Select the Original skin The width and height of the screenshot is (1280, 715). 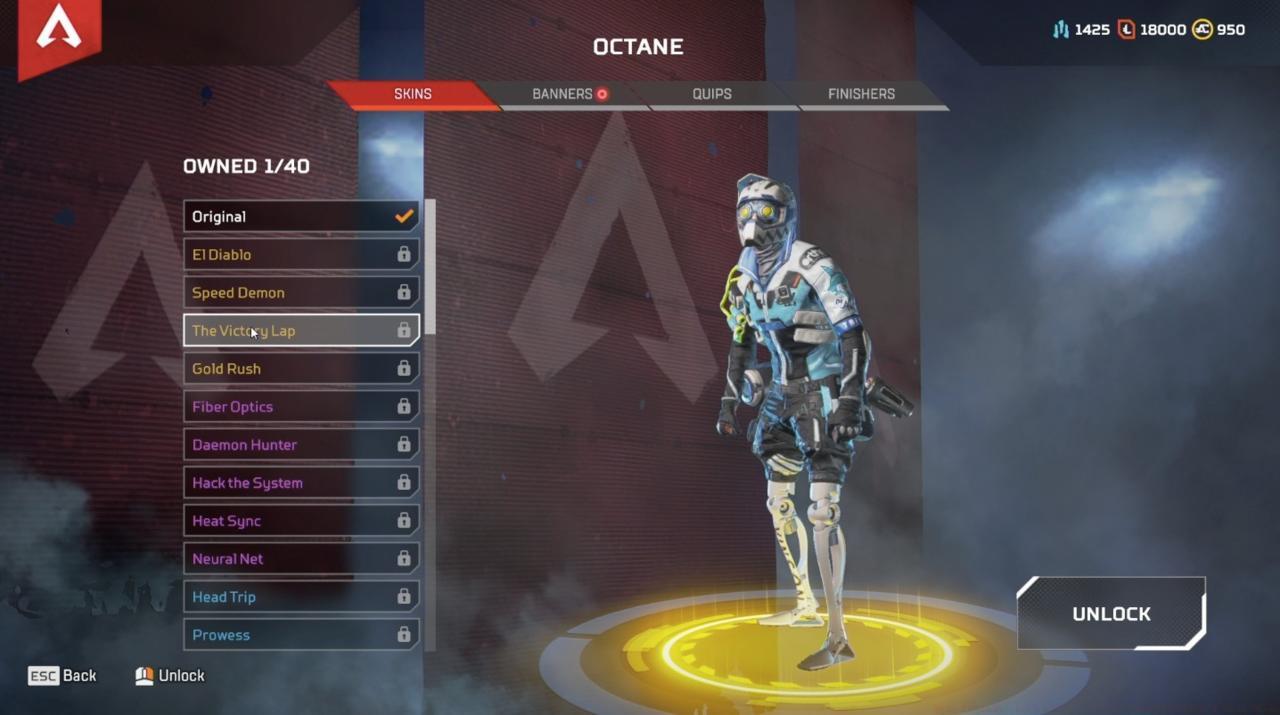(x=301, y=216)
